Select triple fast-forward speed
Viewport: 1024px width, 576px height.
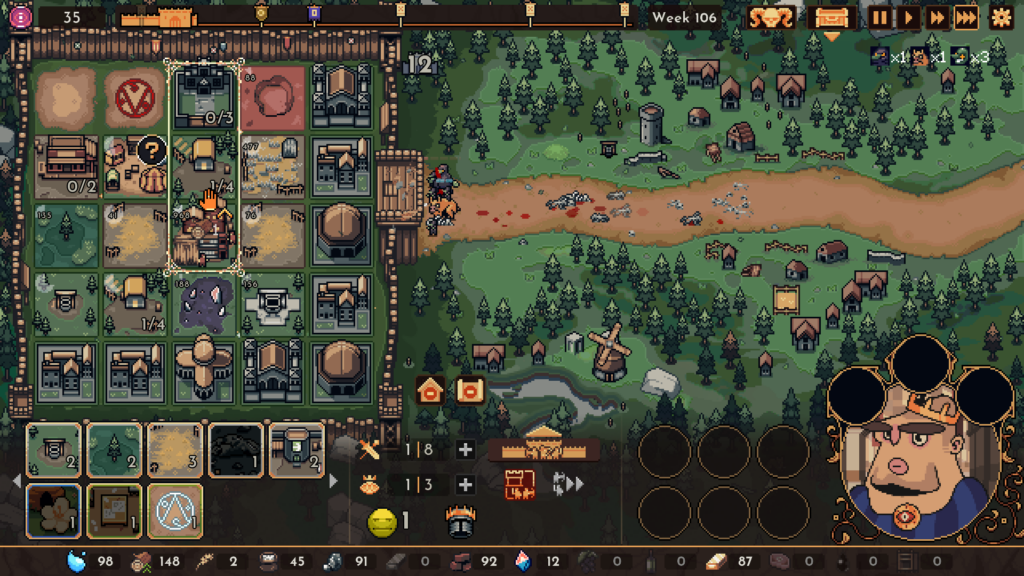[x=966, y=17]
